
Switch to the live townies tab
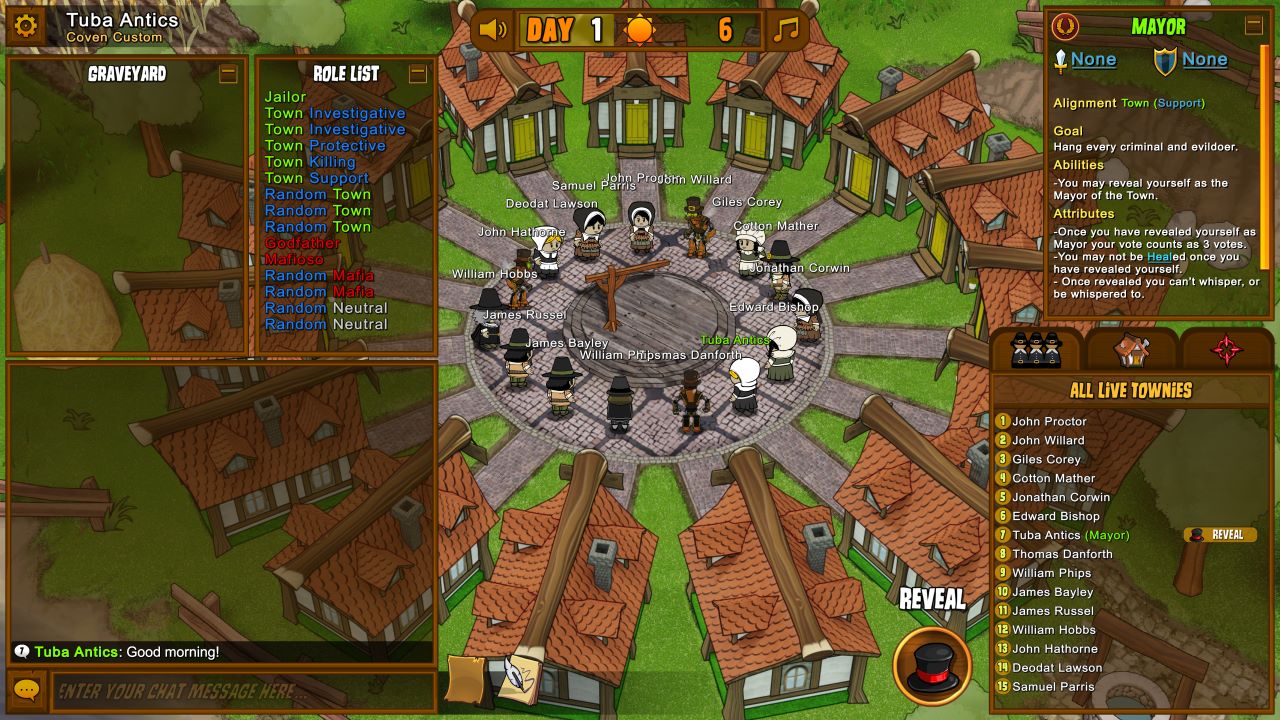1036,350
